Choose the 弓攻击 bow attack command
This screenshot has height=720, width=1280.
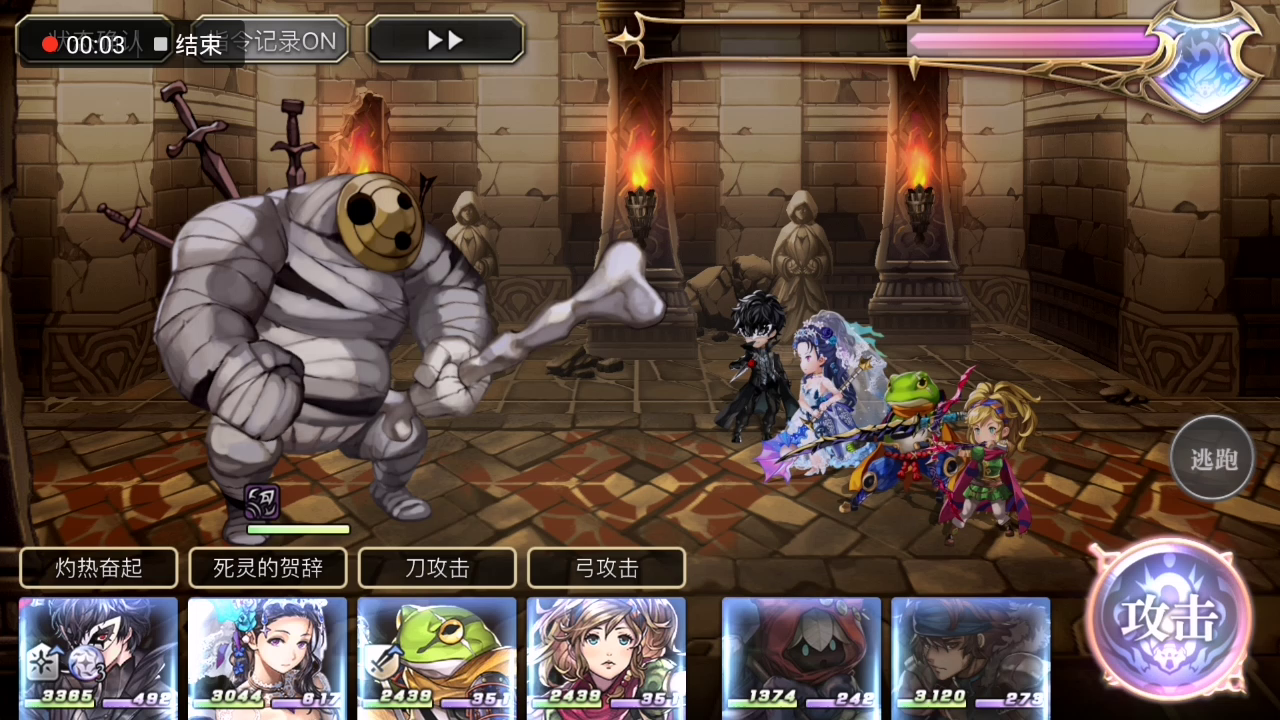pos(606,568)
